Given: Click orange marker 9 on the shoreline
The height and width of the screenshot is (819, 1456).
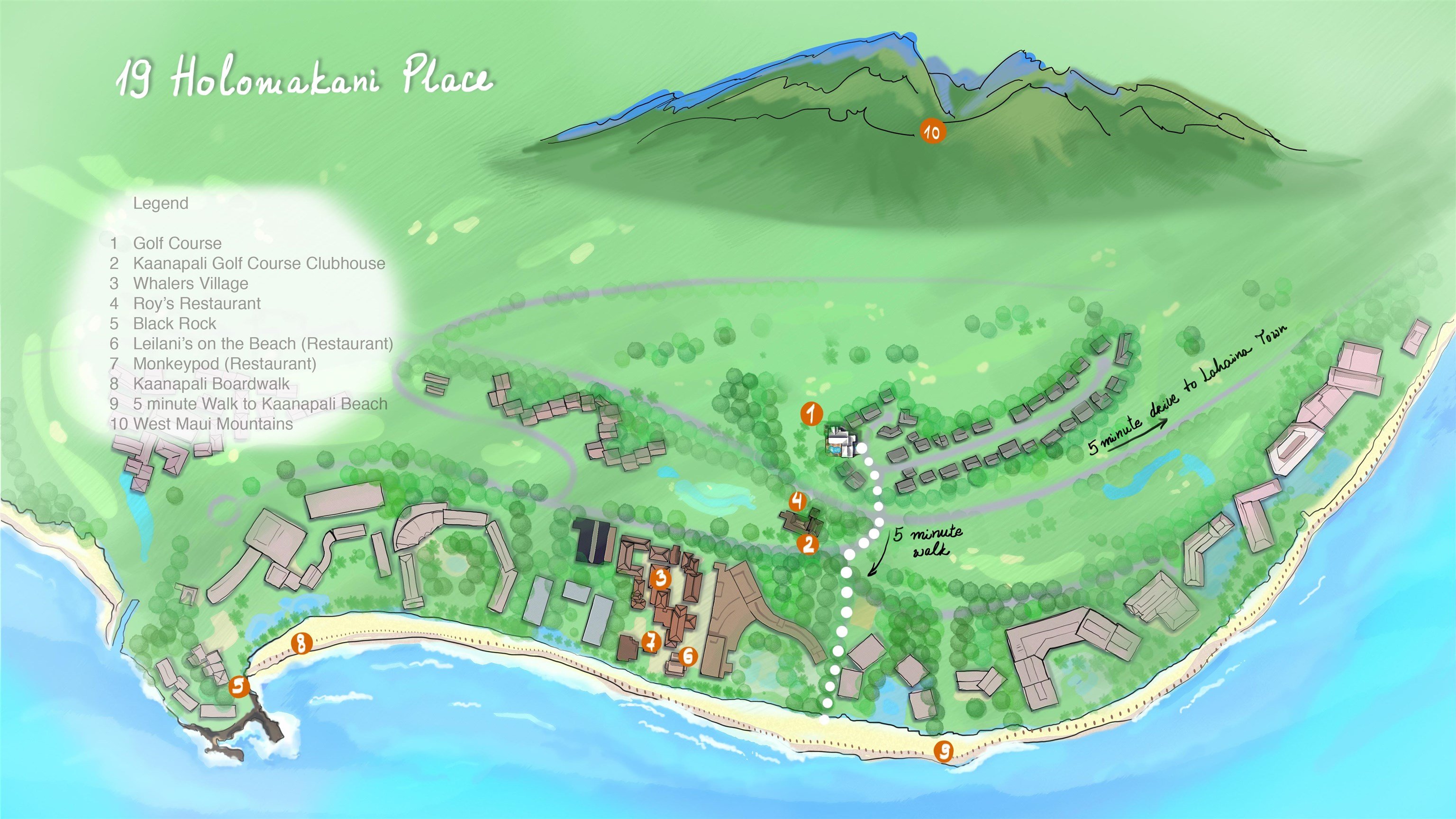Looking at the screenshot, I should point(943,751).
